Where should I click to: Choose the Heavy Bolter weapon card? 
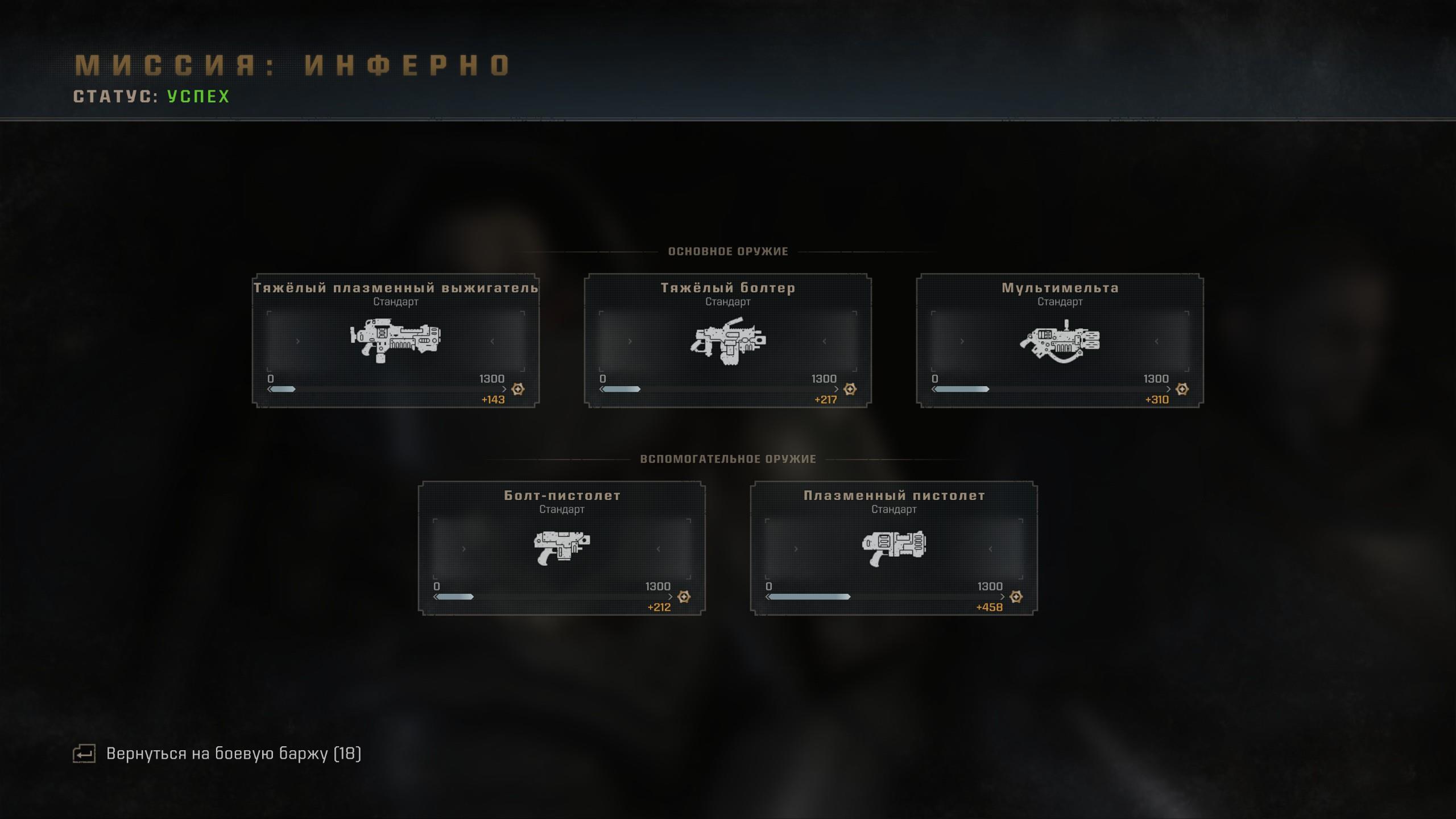(728, 341)
